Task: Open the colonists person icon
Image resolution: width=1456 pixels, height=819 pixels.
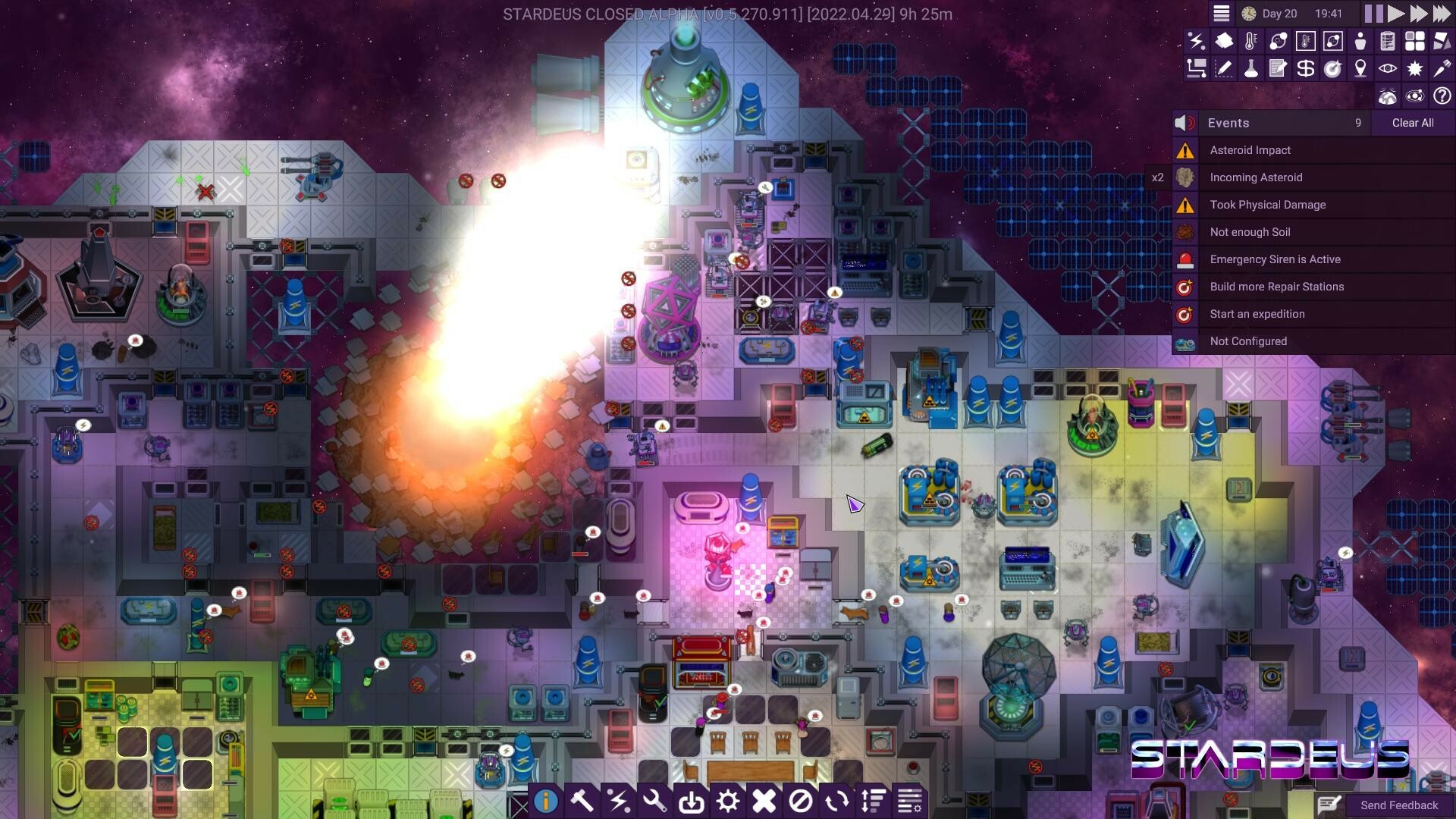Action: 1360,42
